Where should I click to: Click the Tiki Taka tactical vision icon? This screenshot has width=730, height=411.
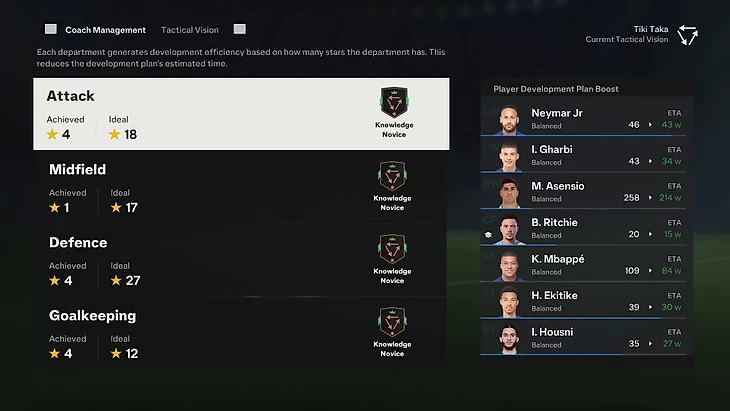(688, 35)
